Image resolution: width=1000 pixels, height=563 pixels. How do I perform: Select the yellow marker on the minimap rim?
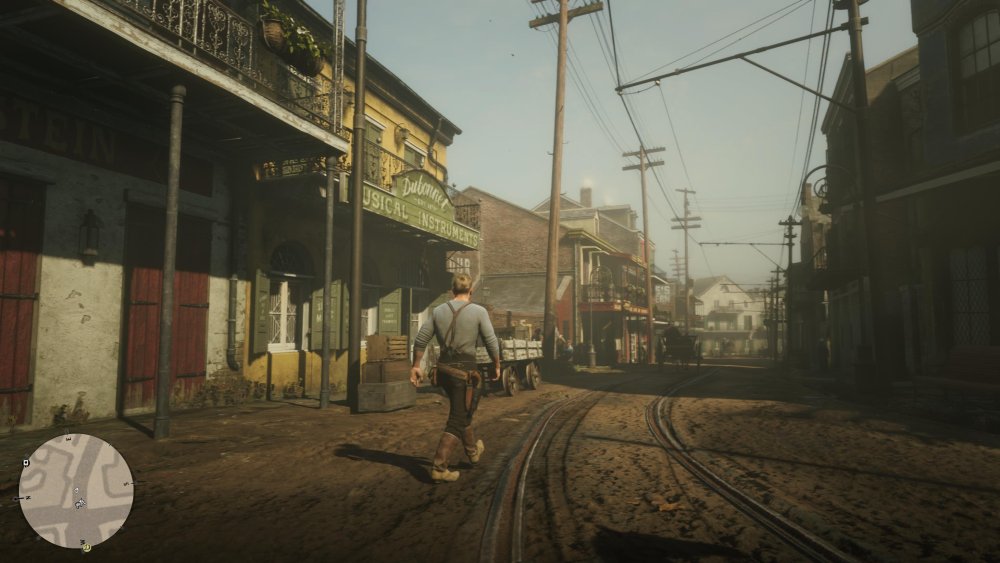87,547
